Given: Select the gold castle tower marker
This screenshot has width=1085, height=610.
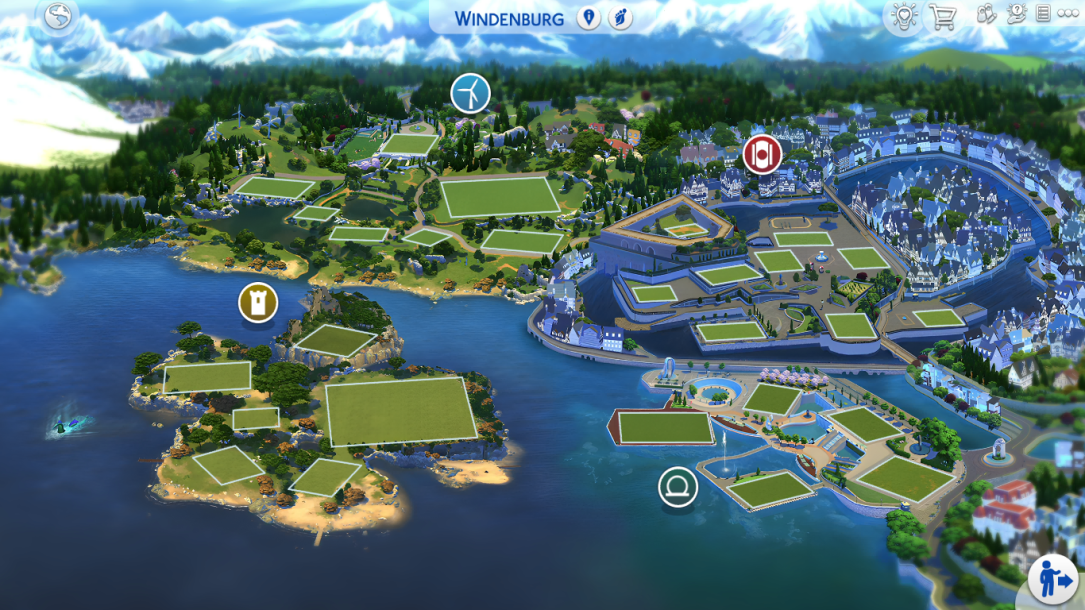Looking at the screenshot, I should 258,302.
